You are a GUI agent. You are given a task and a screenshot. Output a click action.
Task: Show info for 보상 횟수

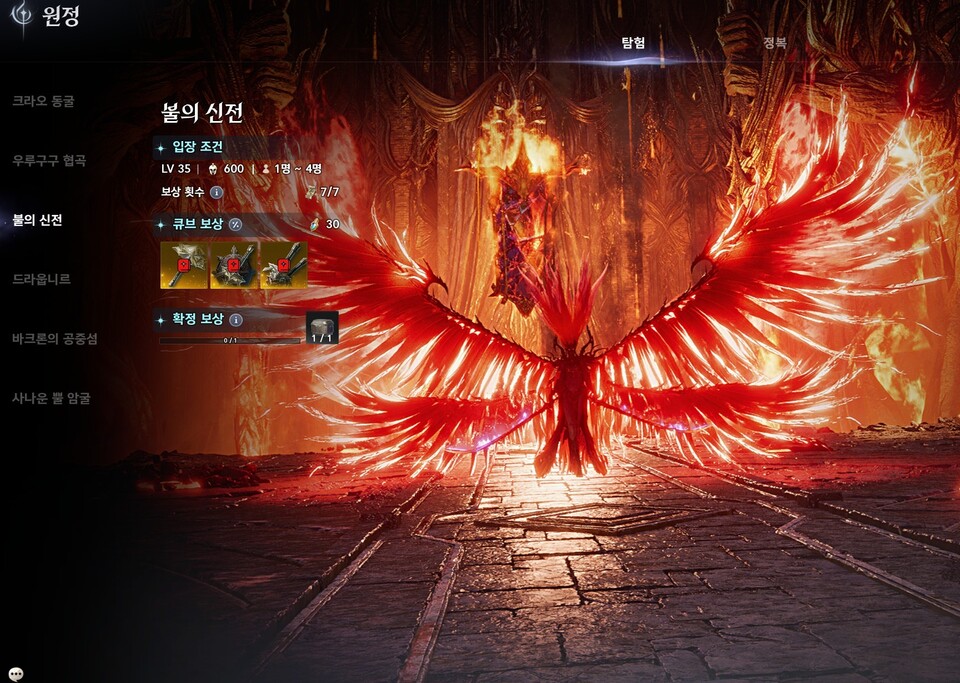pos(216,191)
